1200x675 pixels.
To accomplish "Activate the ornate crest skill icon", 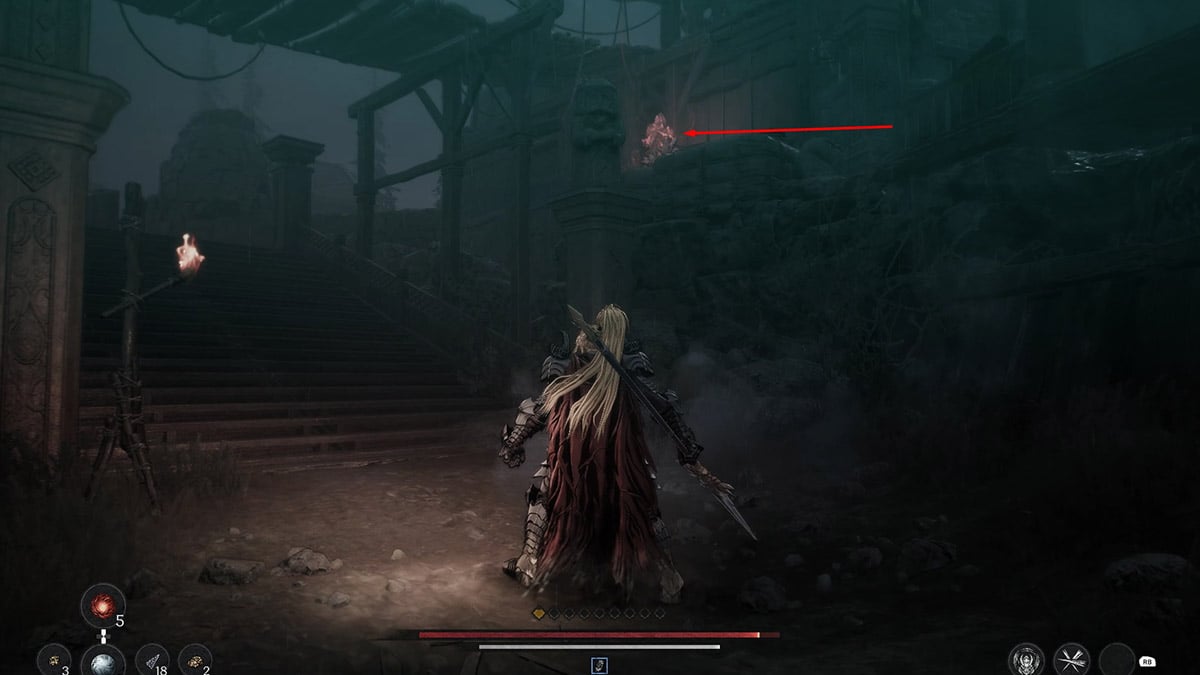I will coord(1027,660).
